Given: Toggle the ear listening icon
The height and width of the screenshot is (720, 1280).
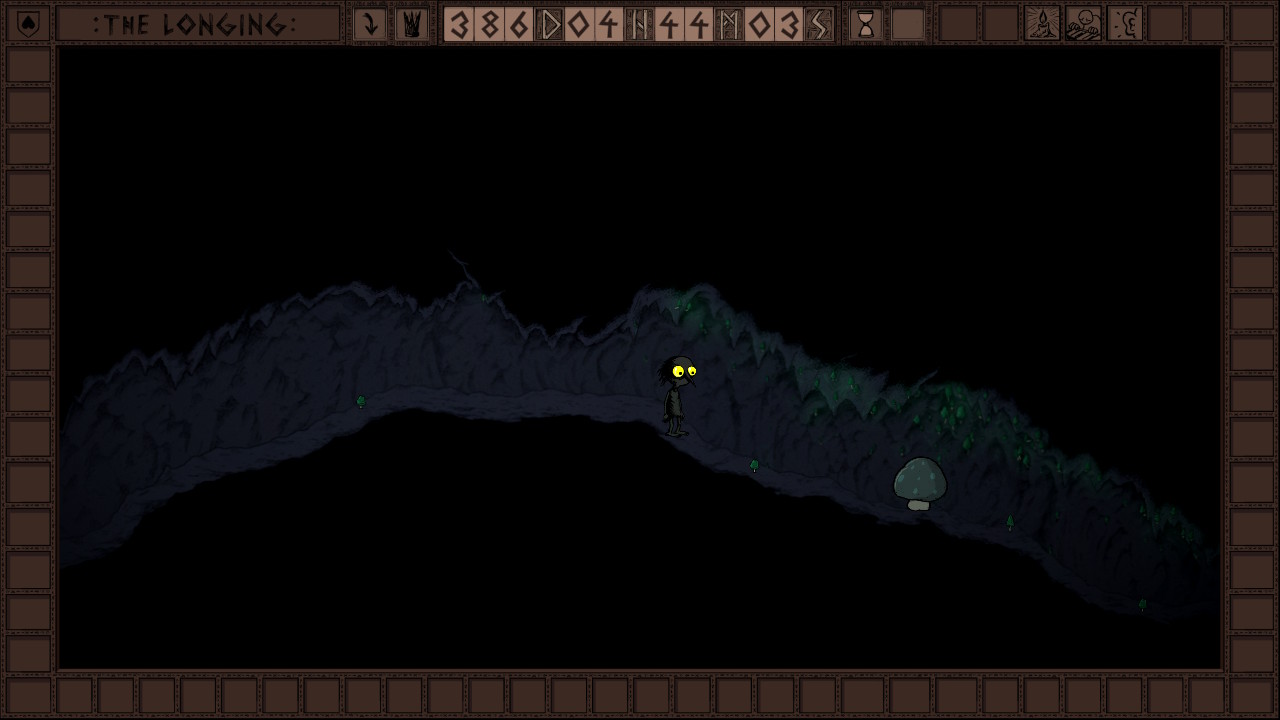Looking at the screenshot, I should click(1125, 24).
